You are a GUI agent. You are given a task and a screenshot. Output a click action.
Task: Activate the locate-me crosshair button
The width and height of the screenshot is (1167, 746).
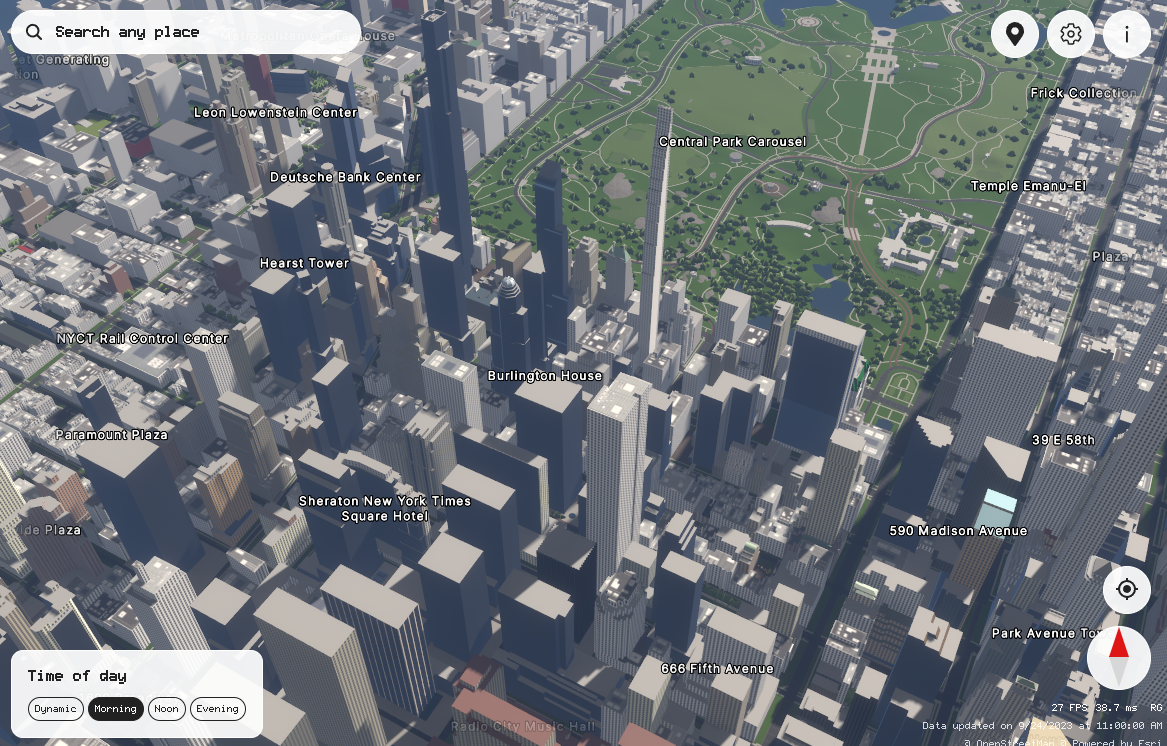click(x=1126, y=589)
